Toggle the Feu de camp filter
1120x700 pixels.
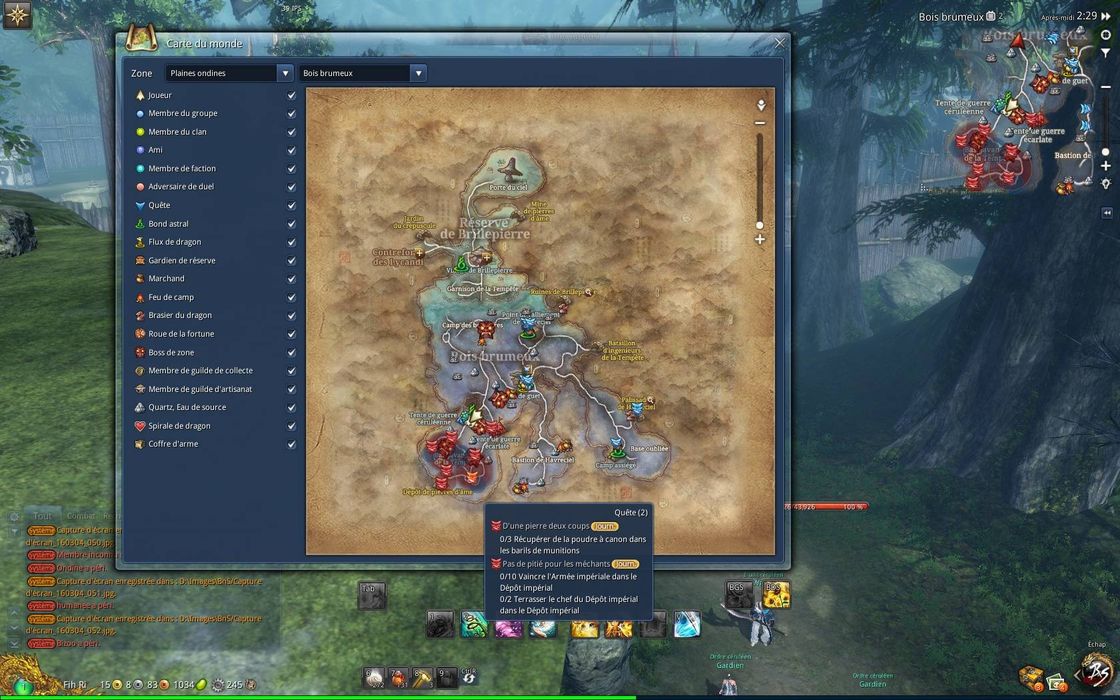pyautogui.click(x=292, y=297)
